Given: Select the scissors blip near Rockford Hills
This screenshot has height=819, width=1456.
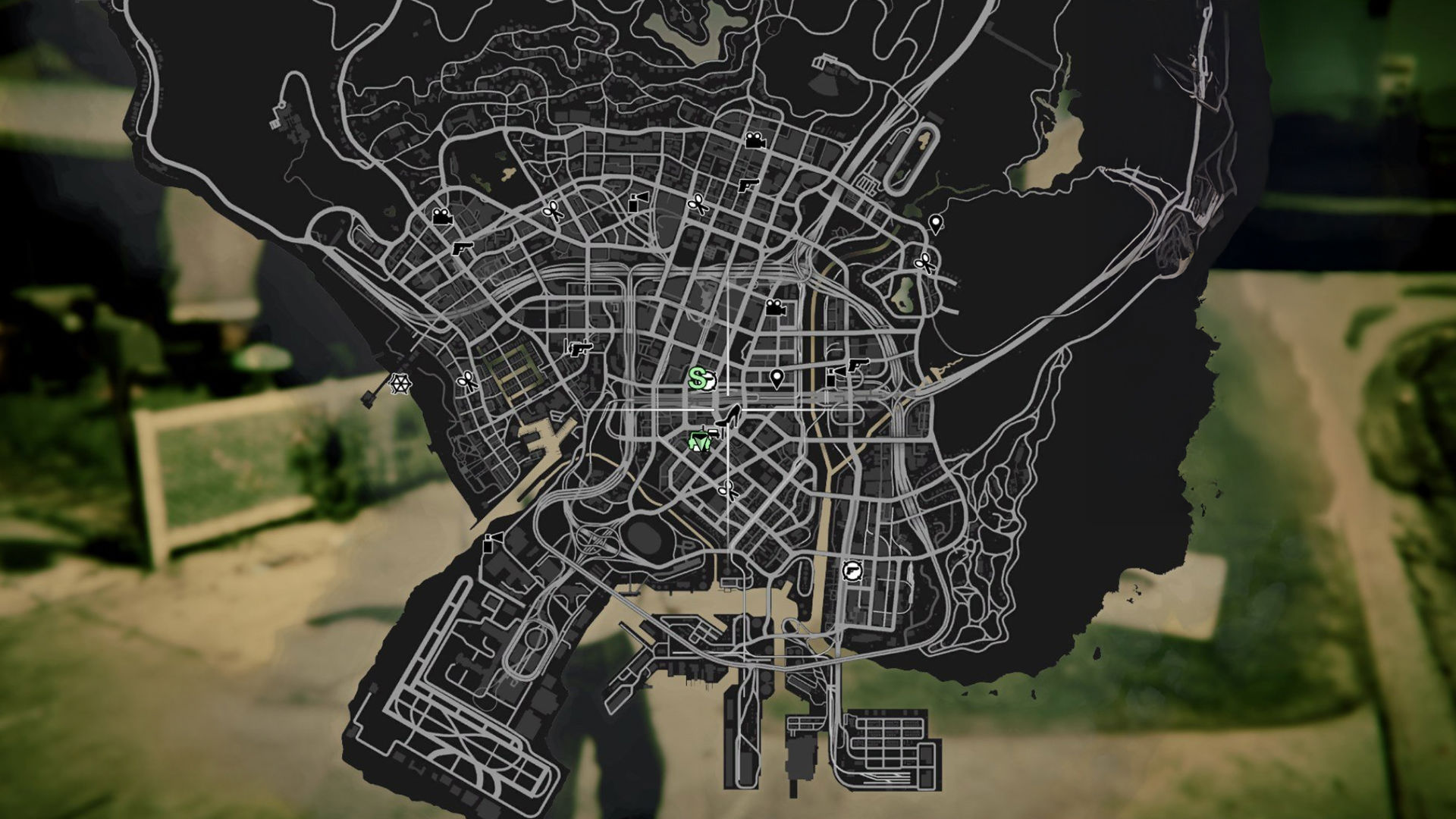Looking at the screenshot, I should click(466, 381).
